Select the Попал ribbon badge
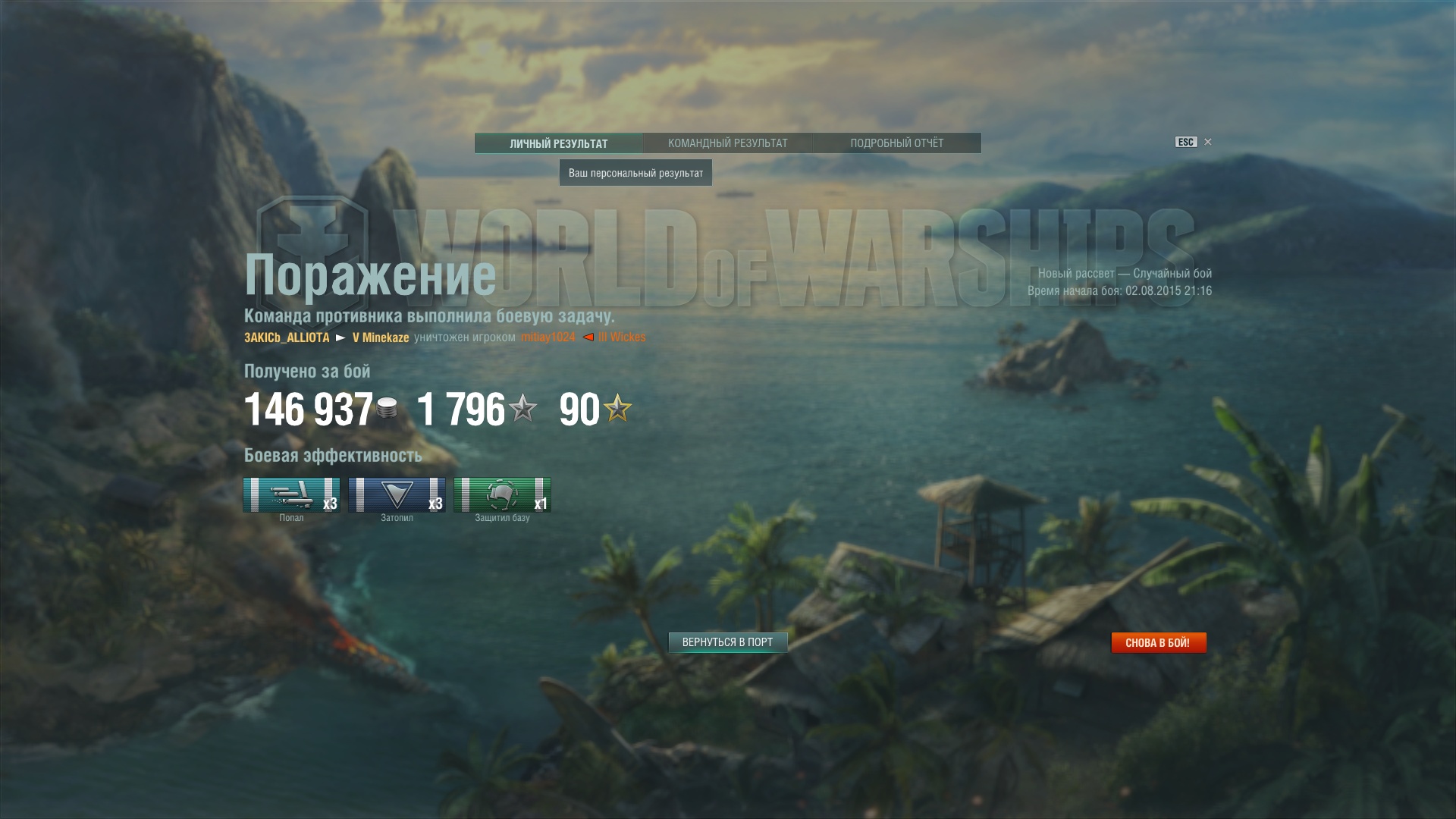Image resolution: width=1456 pixels, height=819 pixels. [291, 495]
